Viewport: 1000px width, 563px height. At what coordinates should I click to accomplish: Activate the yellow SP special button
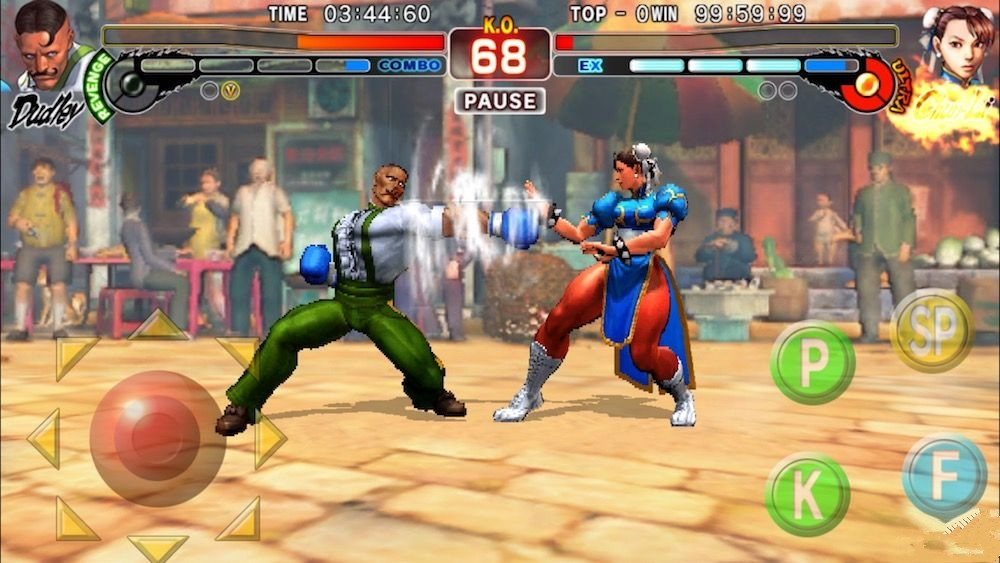tap(931, 330)
